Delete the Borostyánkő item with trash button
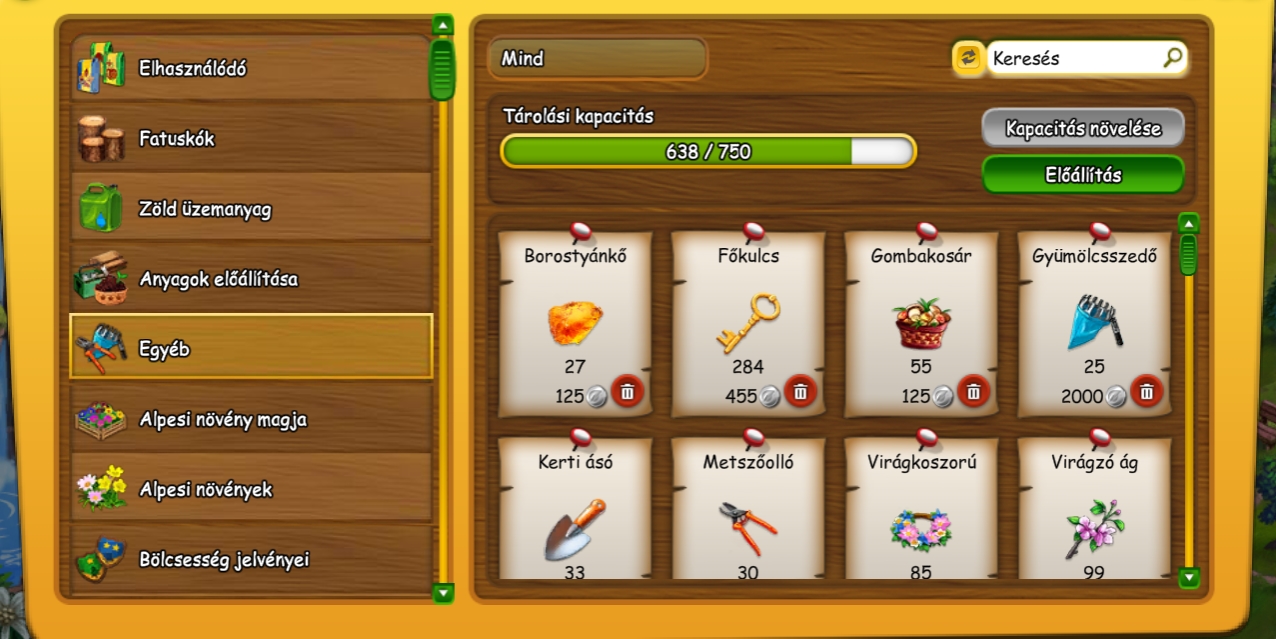The height and width of the screenshot is (639, 1276). (x=627, y=392)
